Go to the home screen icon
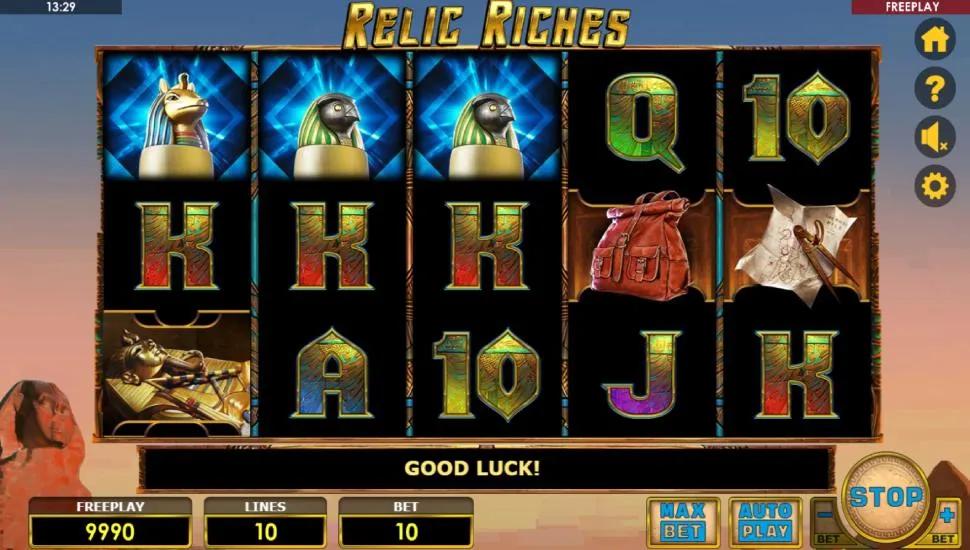 935,40
